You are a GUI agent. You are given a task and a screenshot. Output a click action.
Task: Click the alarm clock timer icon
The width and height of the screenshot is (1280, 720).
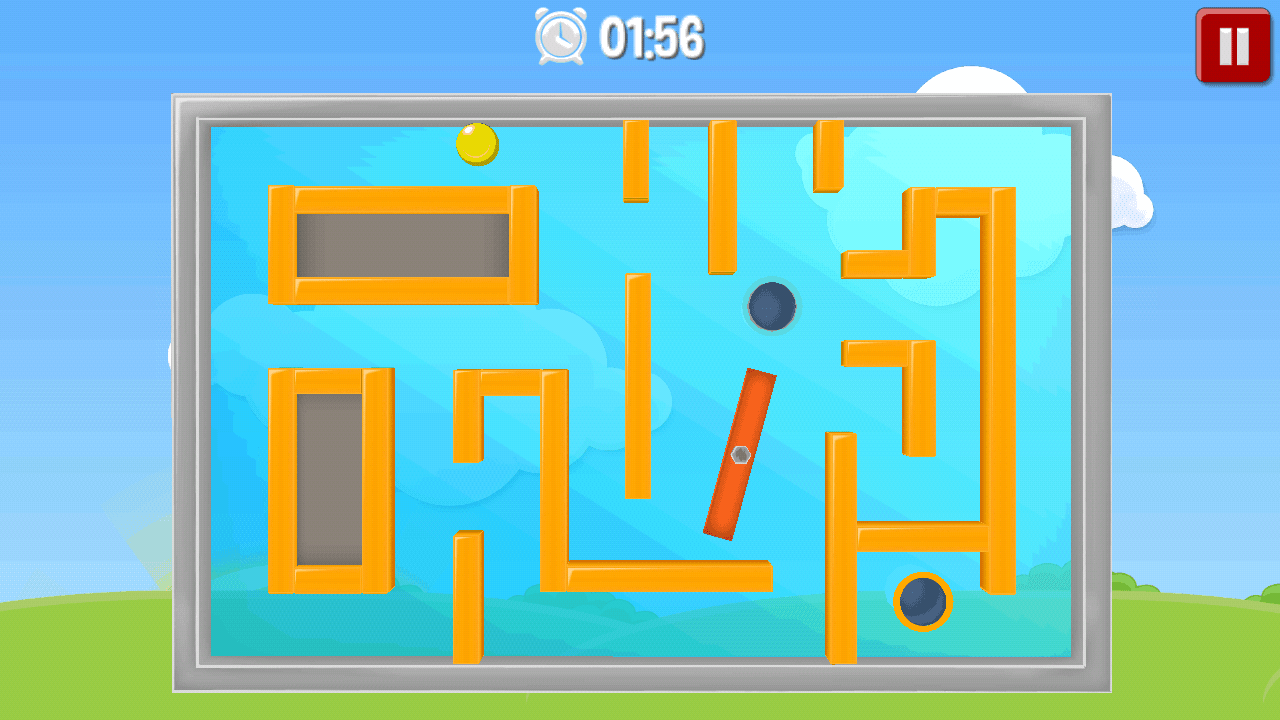coord(559,36)
